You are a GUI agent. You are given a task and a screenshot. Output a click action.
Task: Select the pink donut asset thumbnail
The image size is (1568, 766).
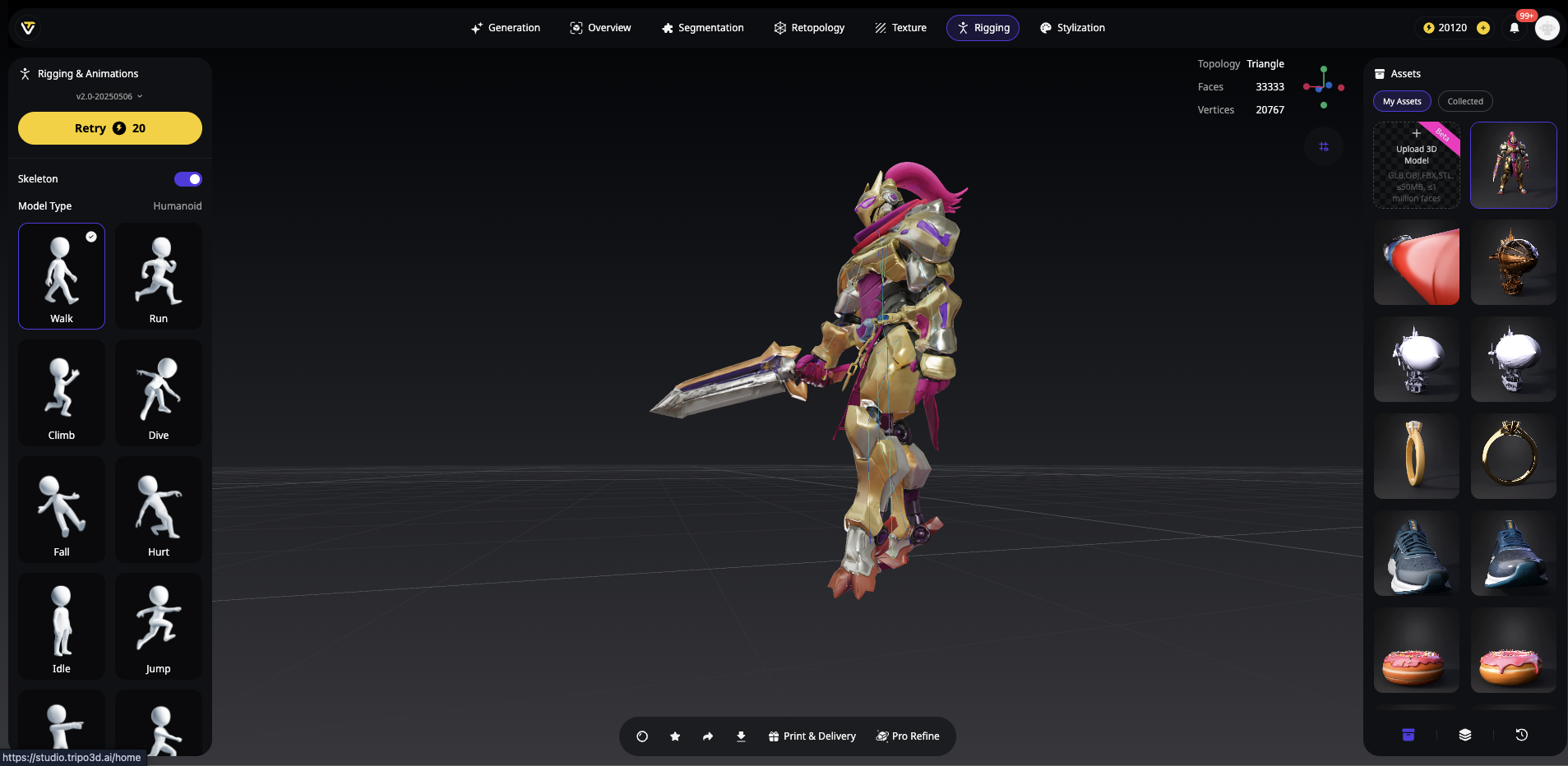click(x=1417, y=650)
